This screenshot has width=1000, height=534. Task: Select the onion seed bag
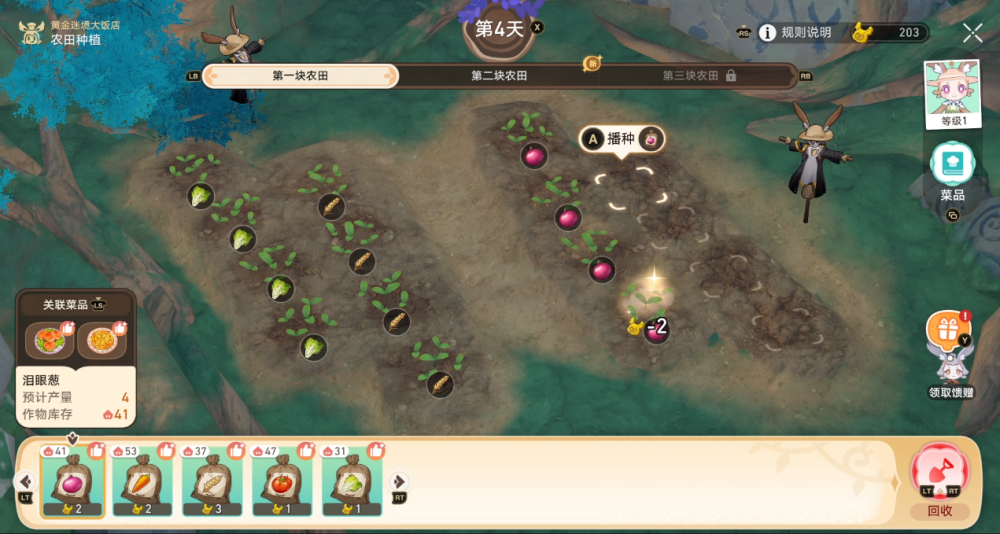pos(72,482)
